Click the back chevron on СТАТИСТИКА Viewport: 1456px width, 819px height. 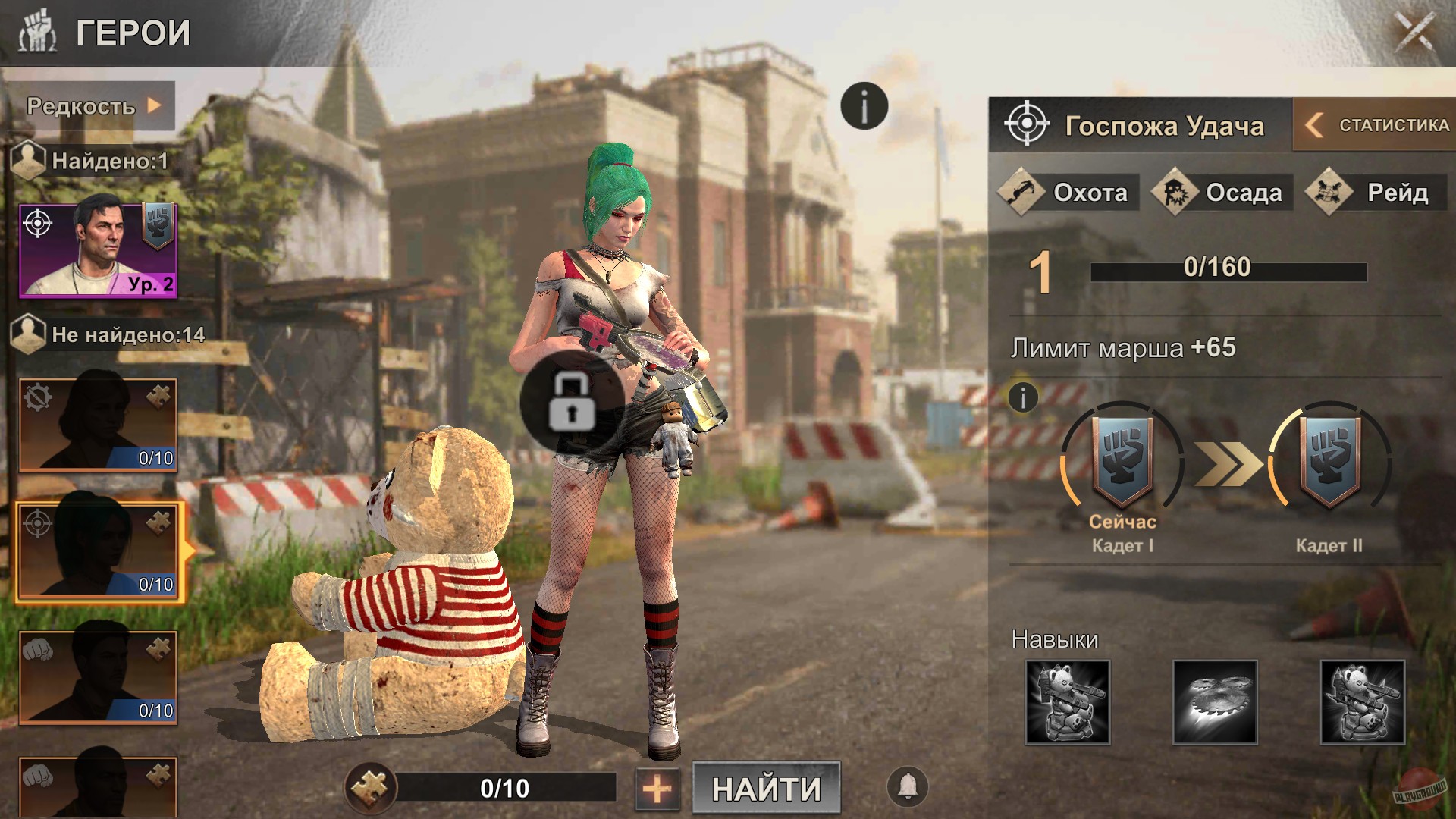coord(1315,124)
